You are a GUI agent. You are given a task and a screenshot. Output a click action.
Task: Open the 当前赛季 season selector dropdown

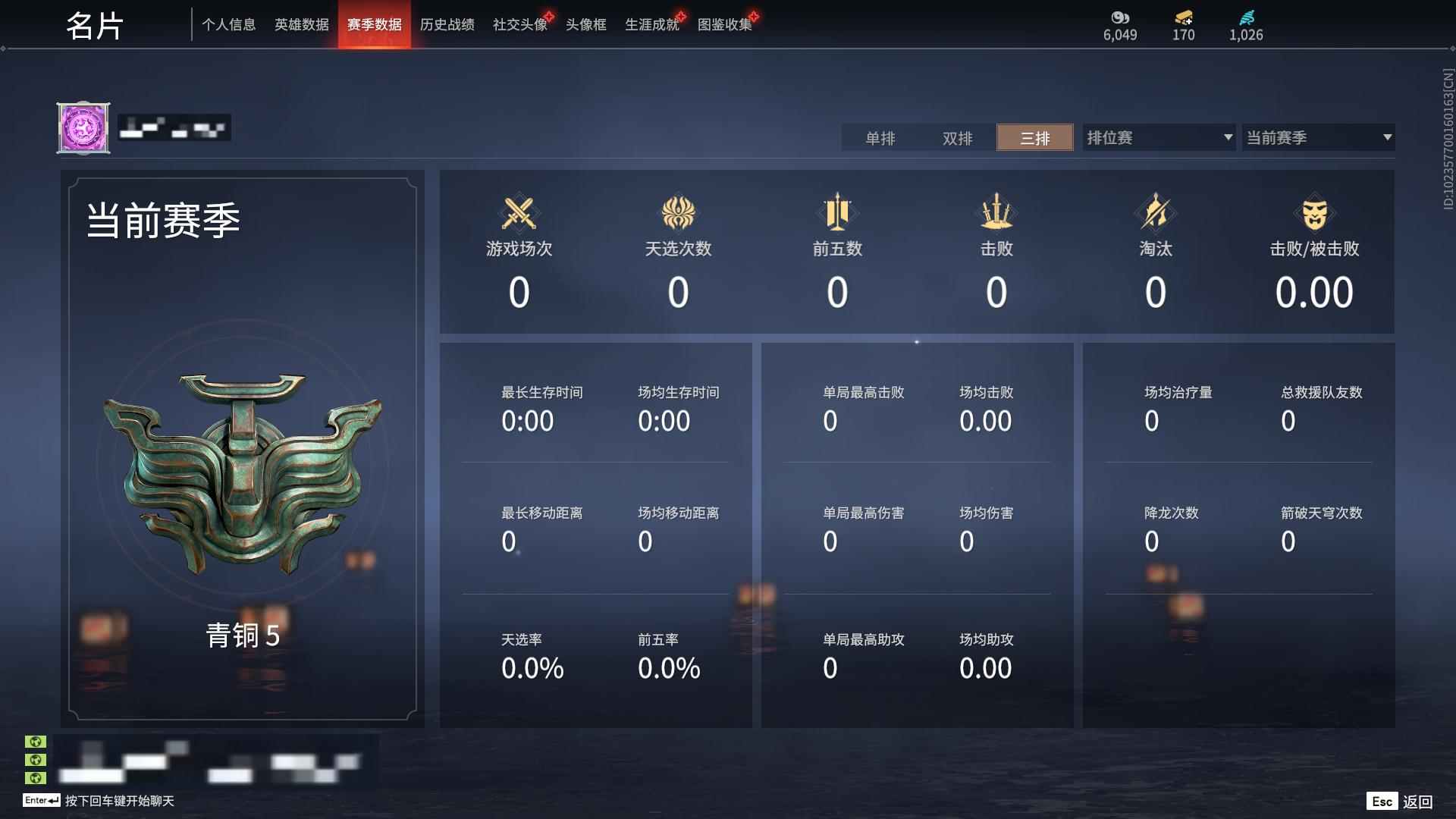point(1317,137)
